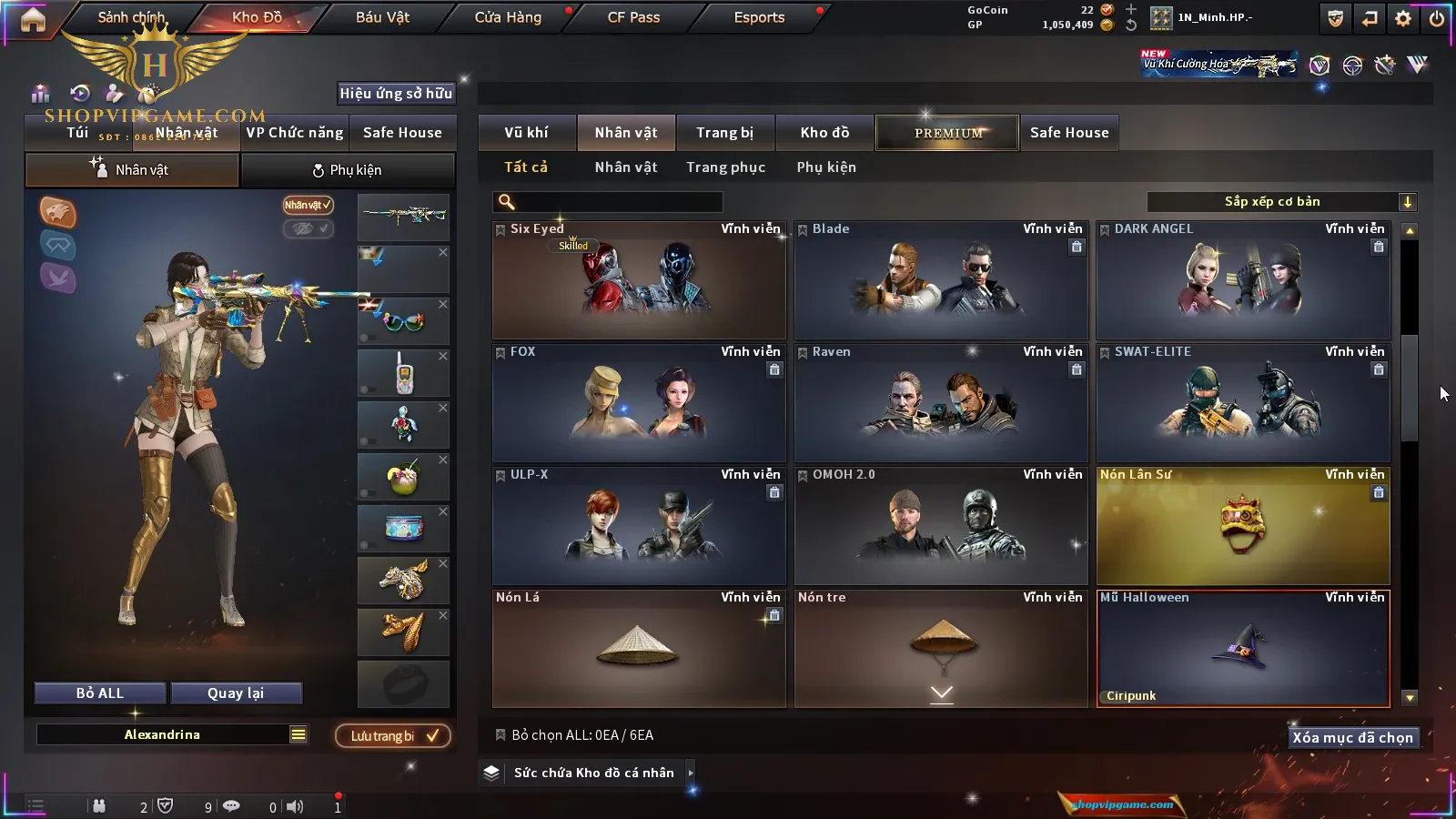Save loadout with Lưu trang bị

pos(393,736)
